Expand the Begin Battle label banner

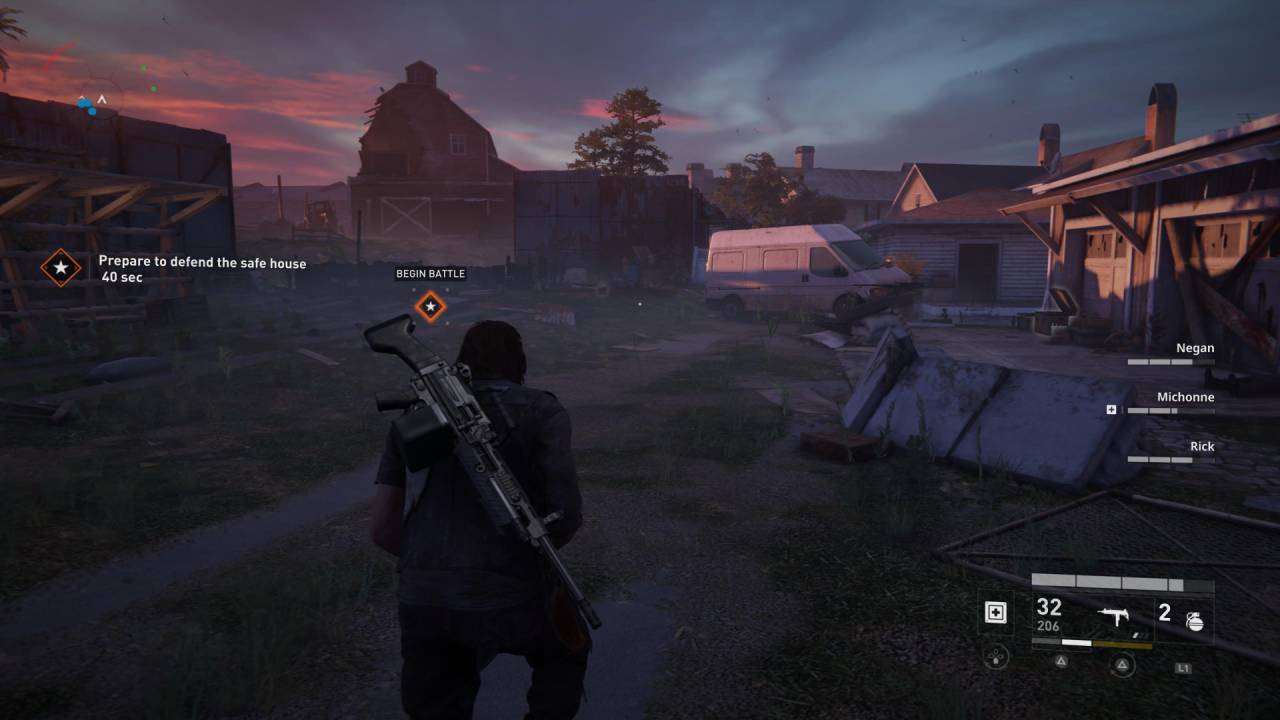click(430, 273)
